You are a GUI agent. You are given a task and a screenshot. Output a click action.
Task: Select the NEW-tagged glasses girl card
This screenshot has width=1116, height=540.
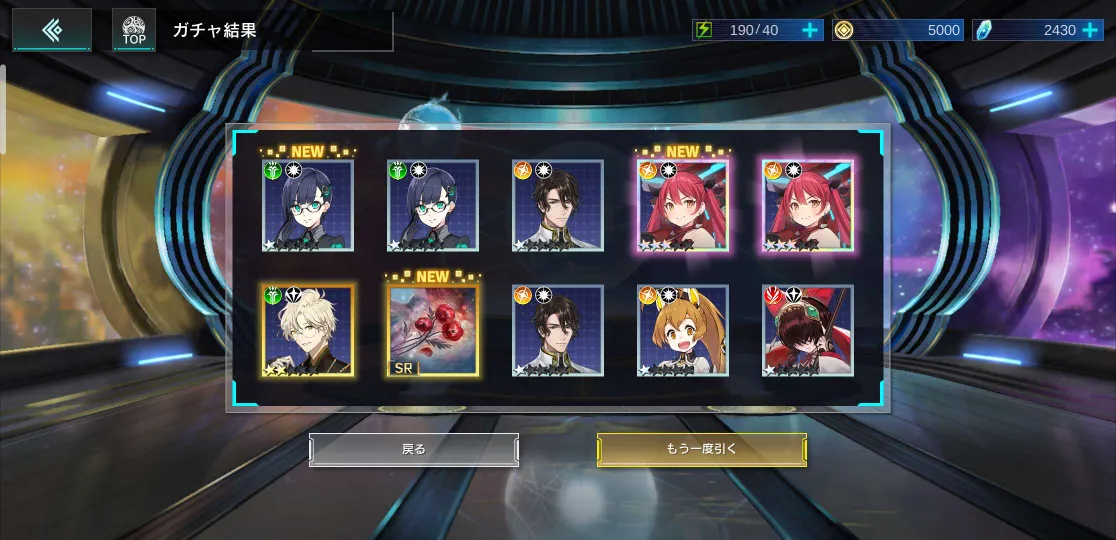pos(308,206)
